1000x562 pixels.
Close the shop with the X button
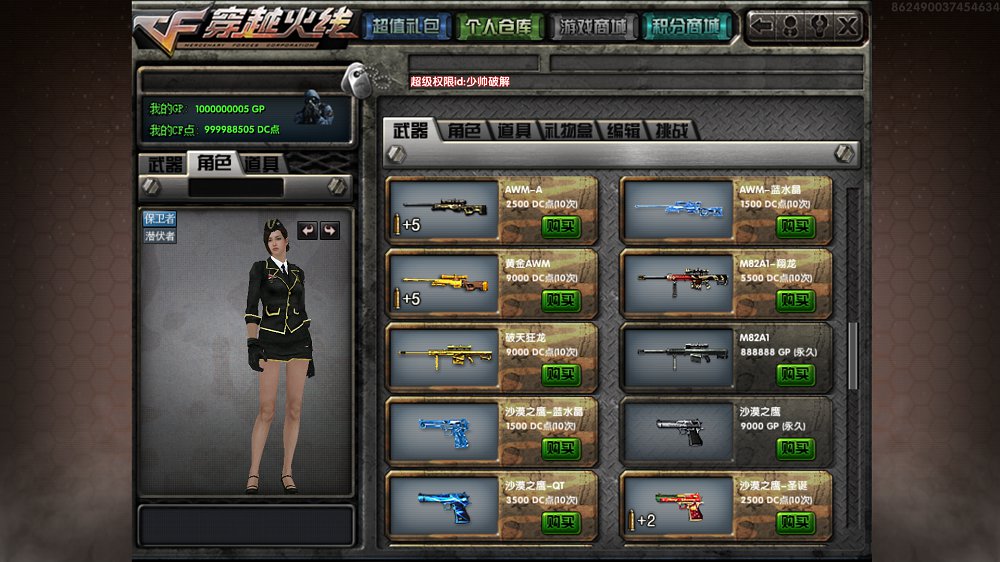tap(848, 26)
